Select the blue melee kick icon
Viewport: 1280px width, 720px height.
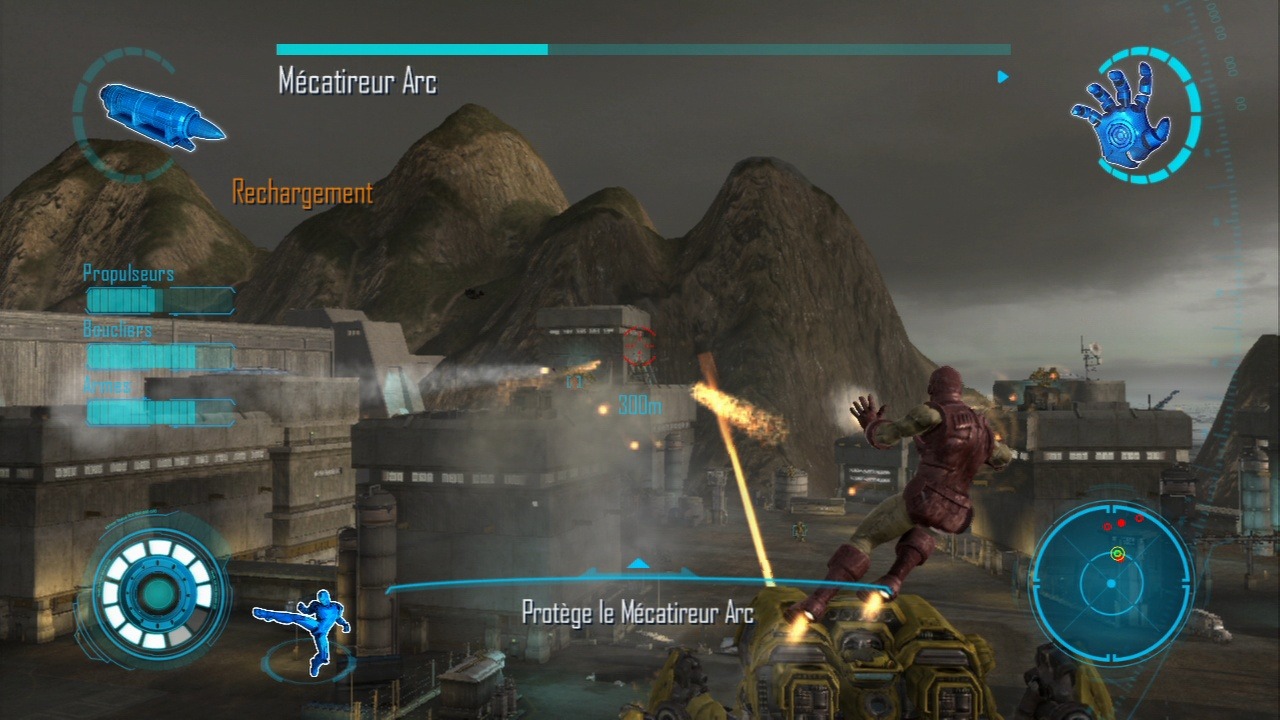(x=306, y=629)
